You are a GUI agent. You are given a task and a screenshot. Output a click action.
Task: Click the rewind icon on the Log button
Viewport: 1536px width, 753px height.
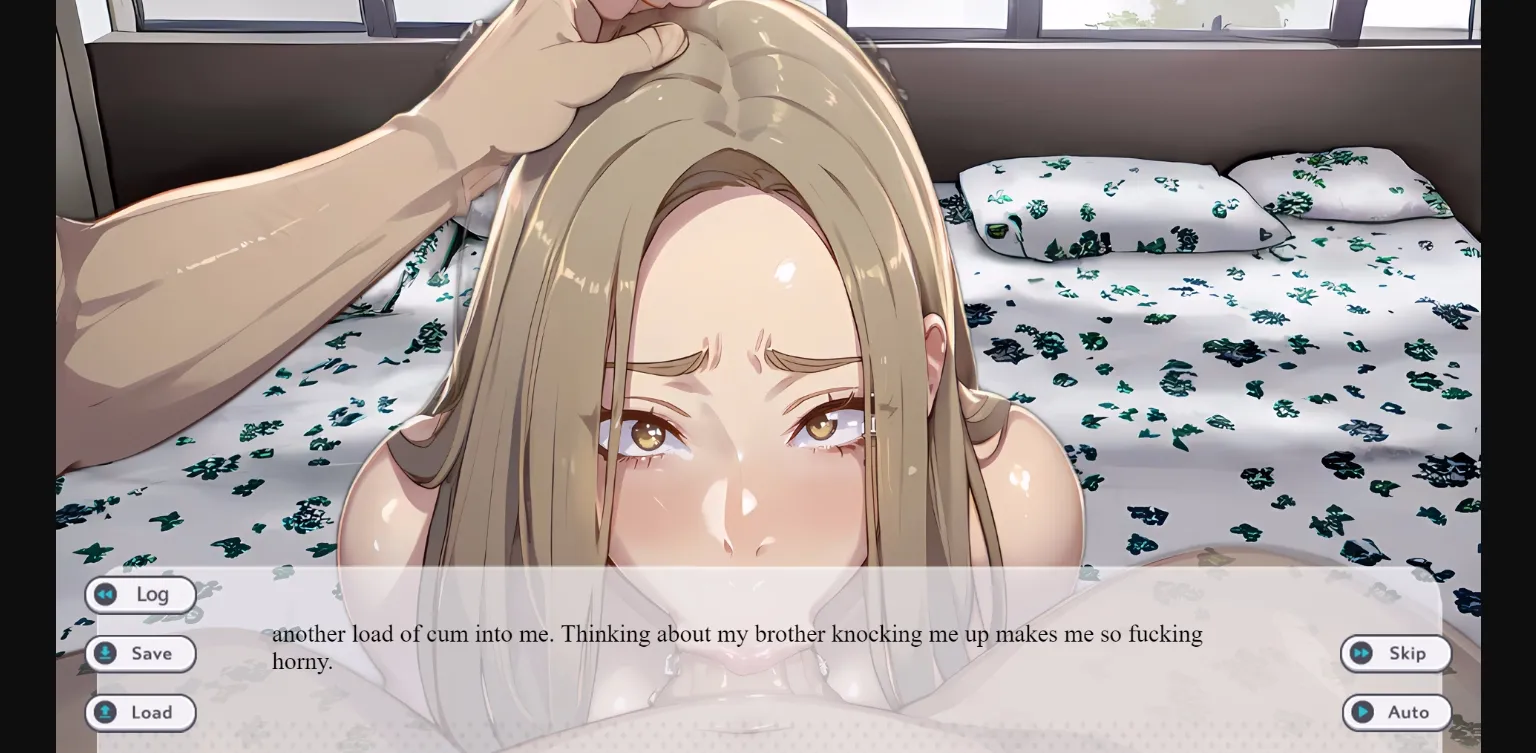[x=105, y=594]
